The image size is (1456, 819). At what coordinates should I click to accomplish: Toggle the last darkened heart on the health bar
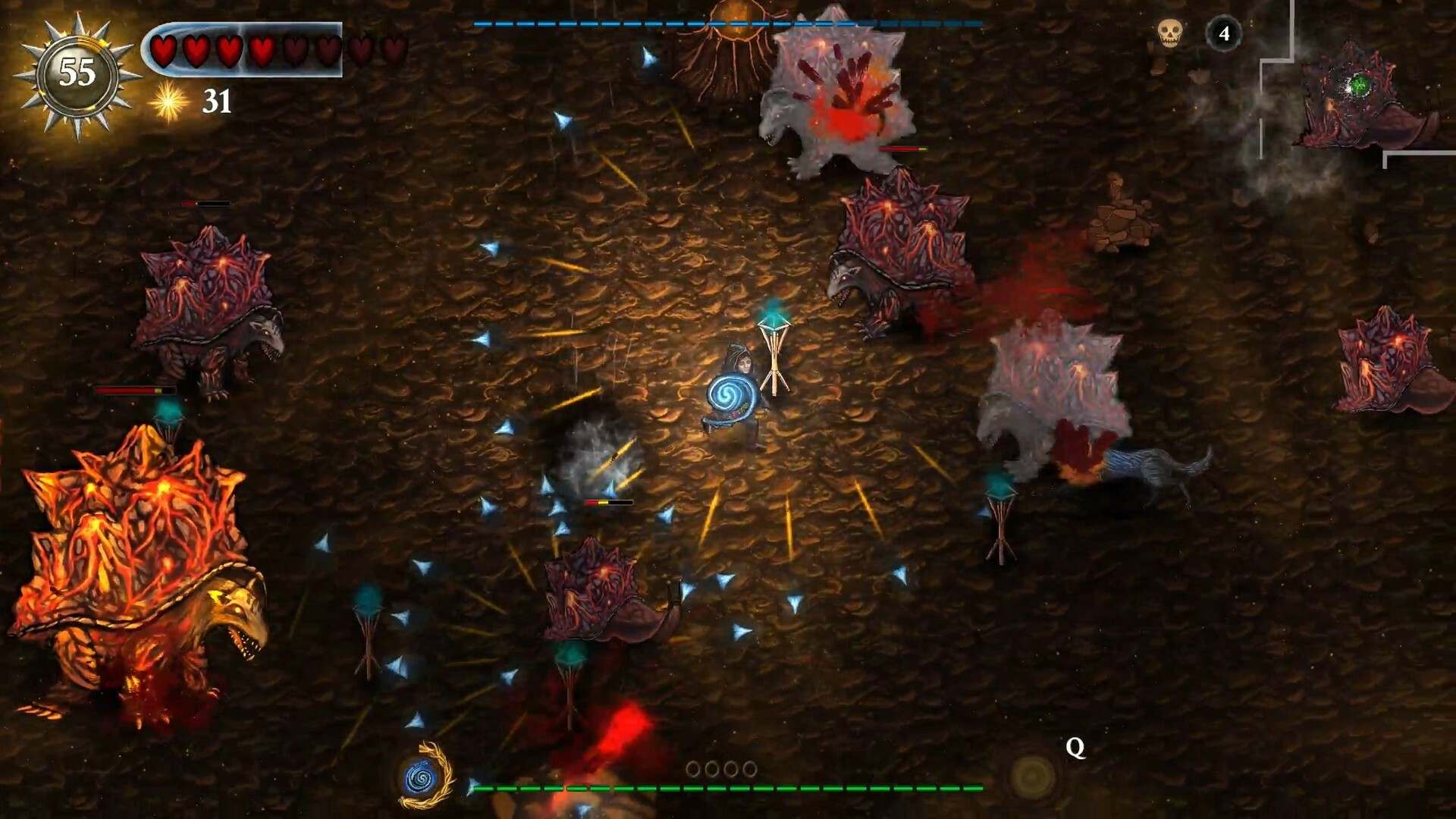(394, 50)
